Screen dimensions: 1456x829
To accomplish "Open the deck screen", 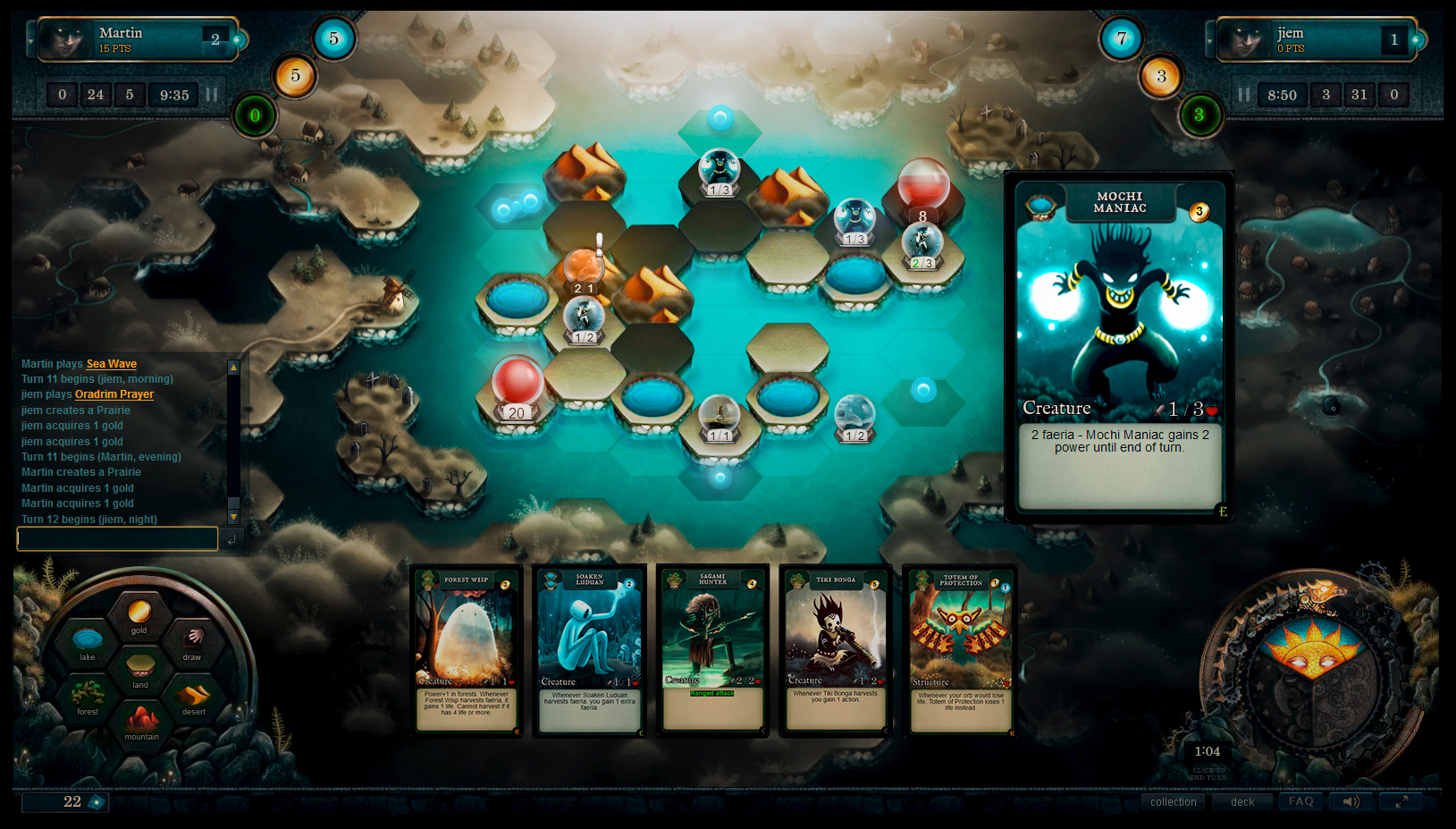I will pyautogui.click(x=1242, y=801).
